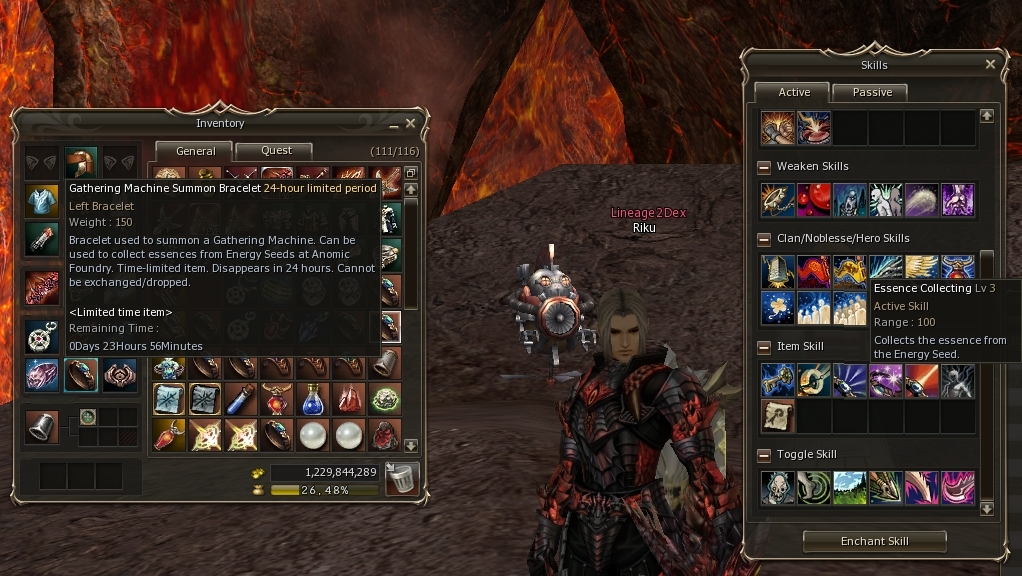
Task: Collapse the Item Skill section
Action: [764, 347]
